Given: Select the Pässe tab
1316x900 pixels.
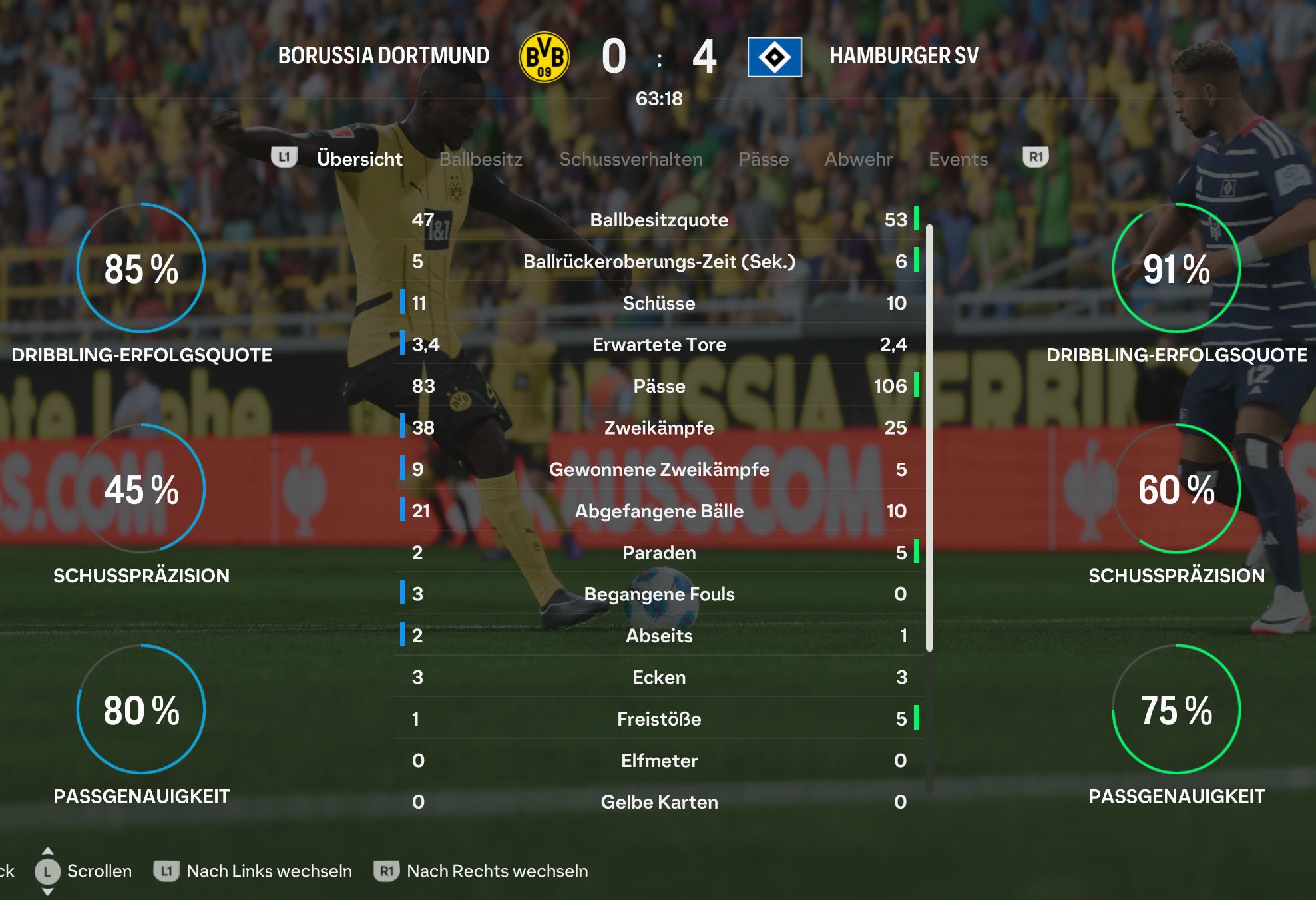Looking at the screenshot, I should (x=764, y=160).
